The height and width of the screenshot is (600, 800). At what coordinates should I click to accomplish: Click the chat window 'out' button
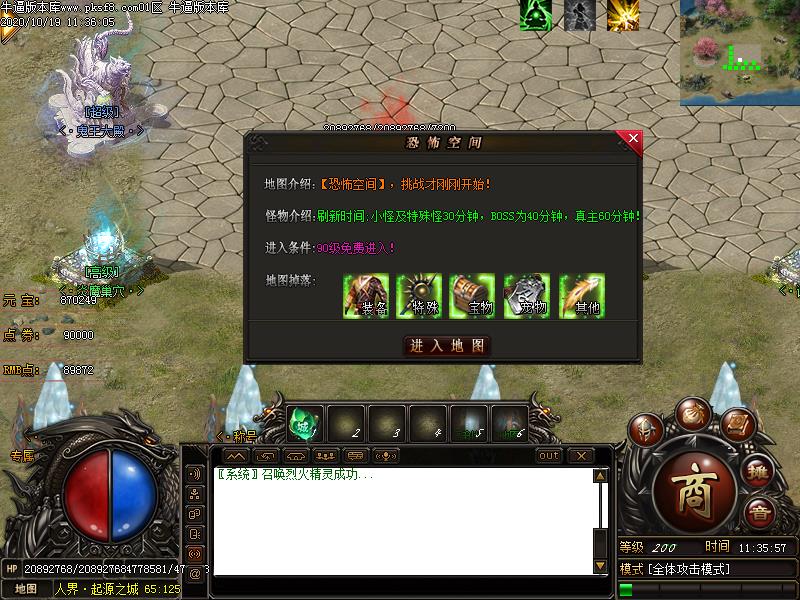pyautogui.click(x=549, y=456)
